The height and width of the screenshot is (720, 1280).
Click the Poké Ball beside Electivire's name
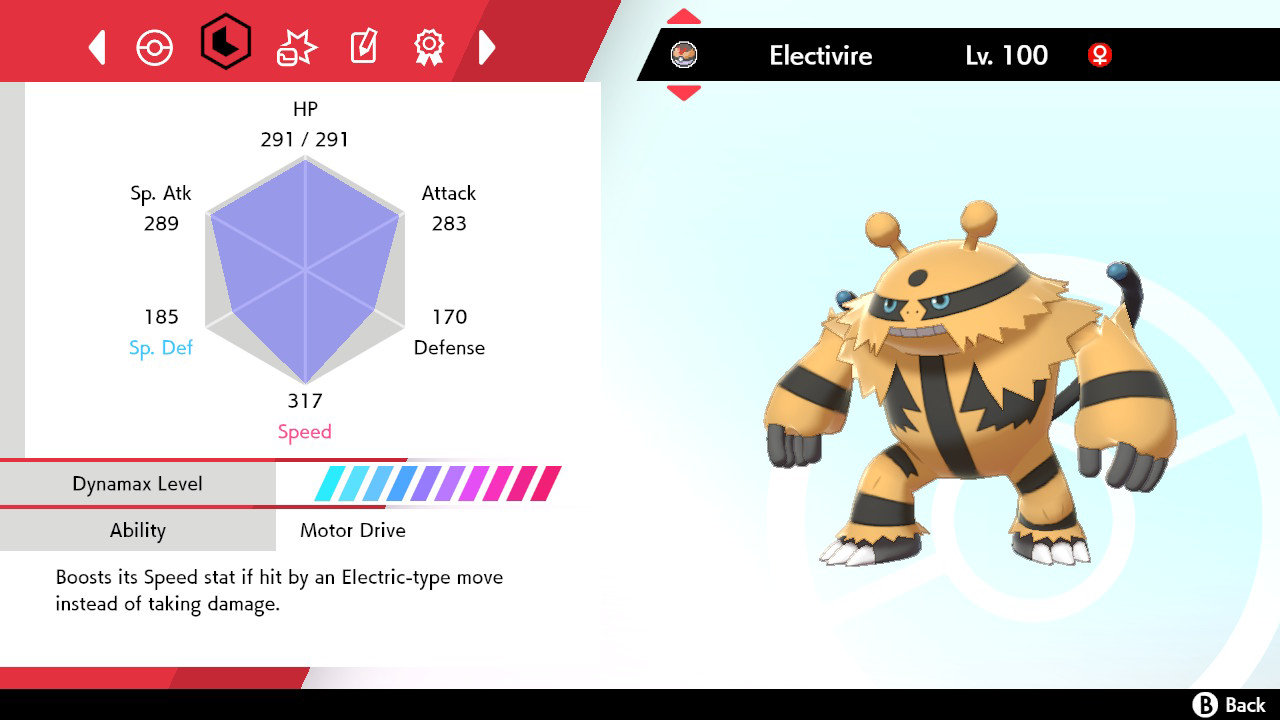point(685,56)
